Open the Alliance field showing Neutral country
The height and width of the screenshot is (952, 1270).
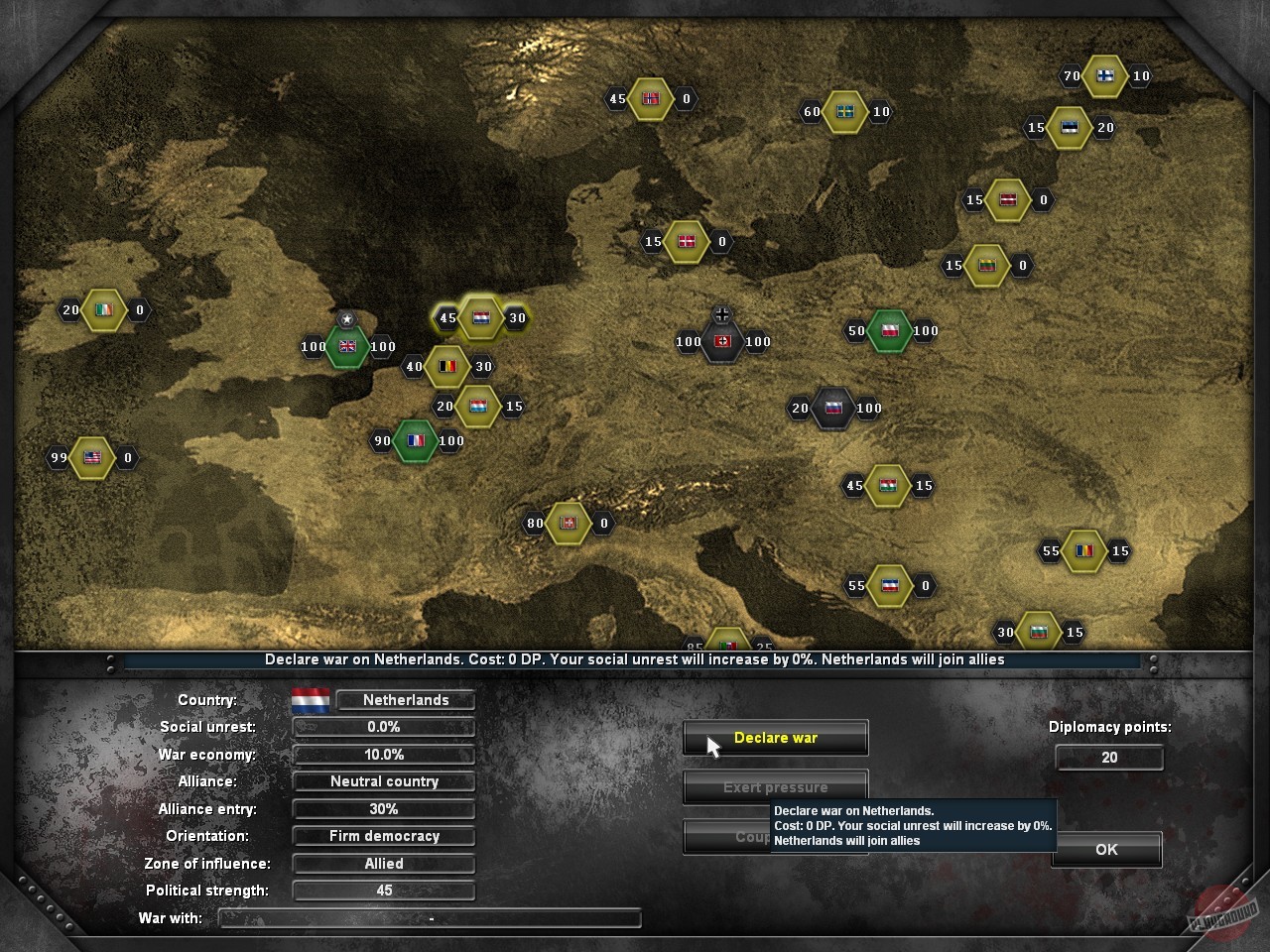click(x=383, y=781)
